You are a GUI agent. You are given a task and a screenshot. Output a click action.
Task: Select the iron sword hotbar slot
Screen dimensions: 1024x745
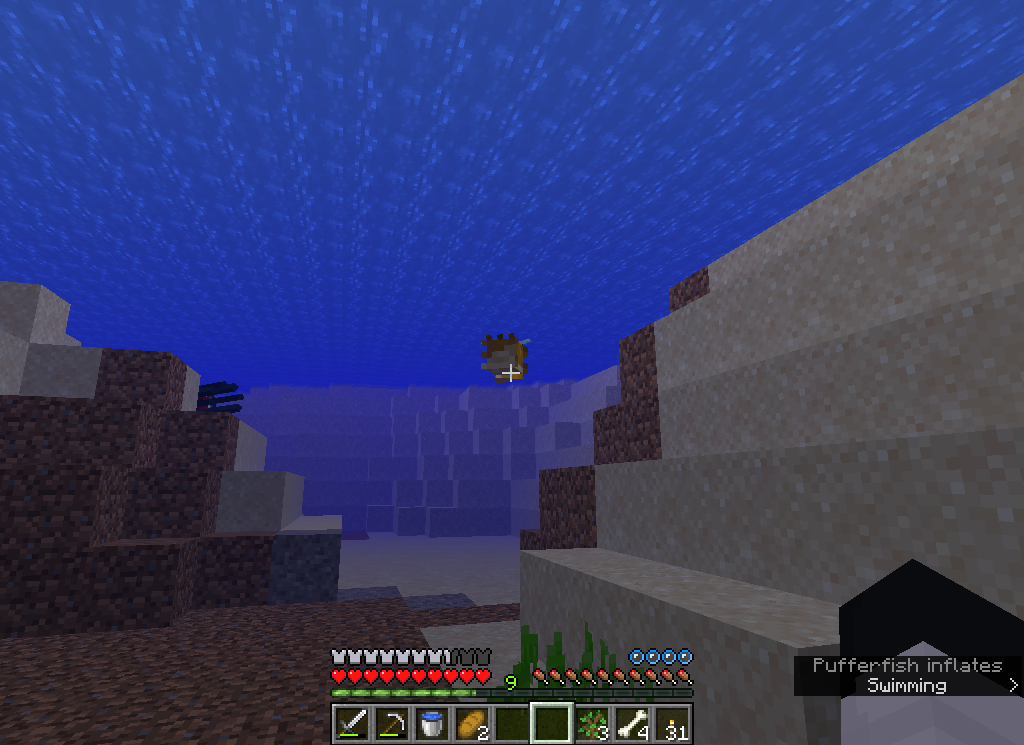coord(351,723)
